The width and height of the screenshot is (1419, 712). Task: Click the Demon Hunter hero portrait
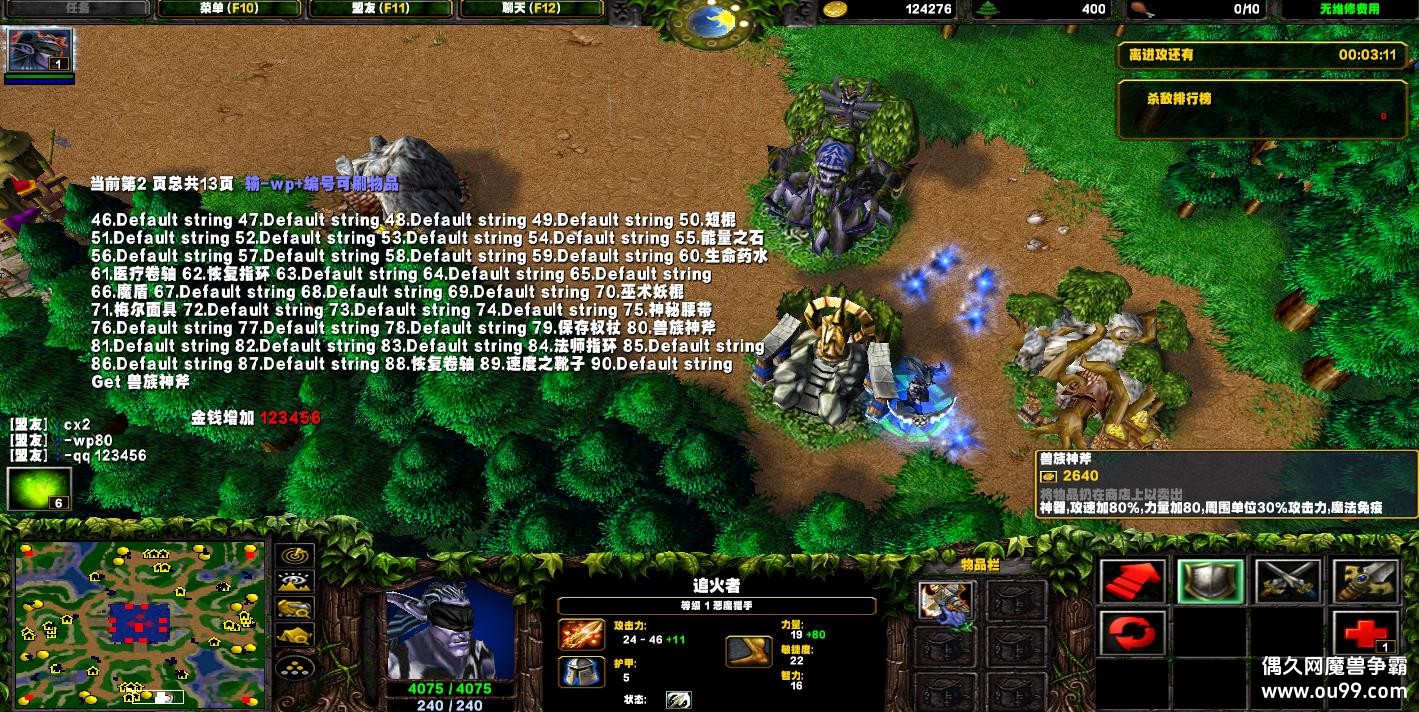click(451, 628)
